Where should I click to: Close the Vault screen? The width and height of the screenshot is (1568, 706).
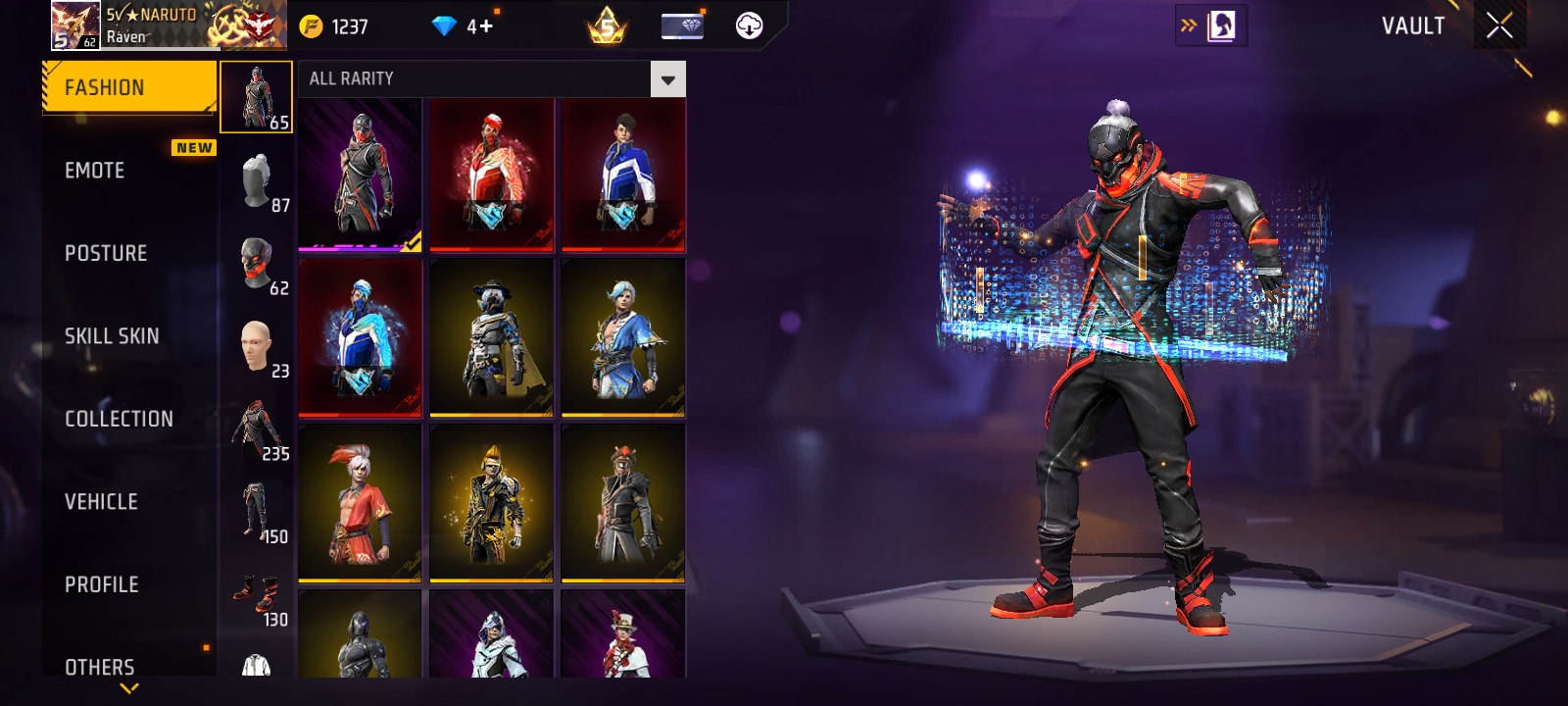pyautogui.click(x=1499, y=26)
